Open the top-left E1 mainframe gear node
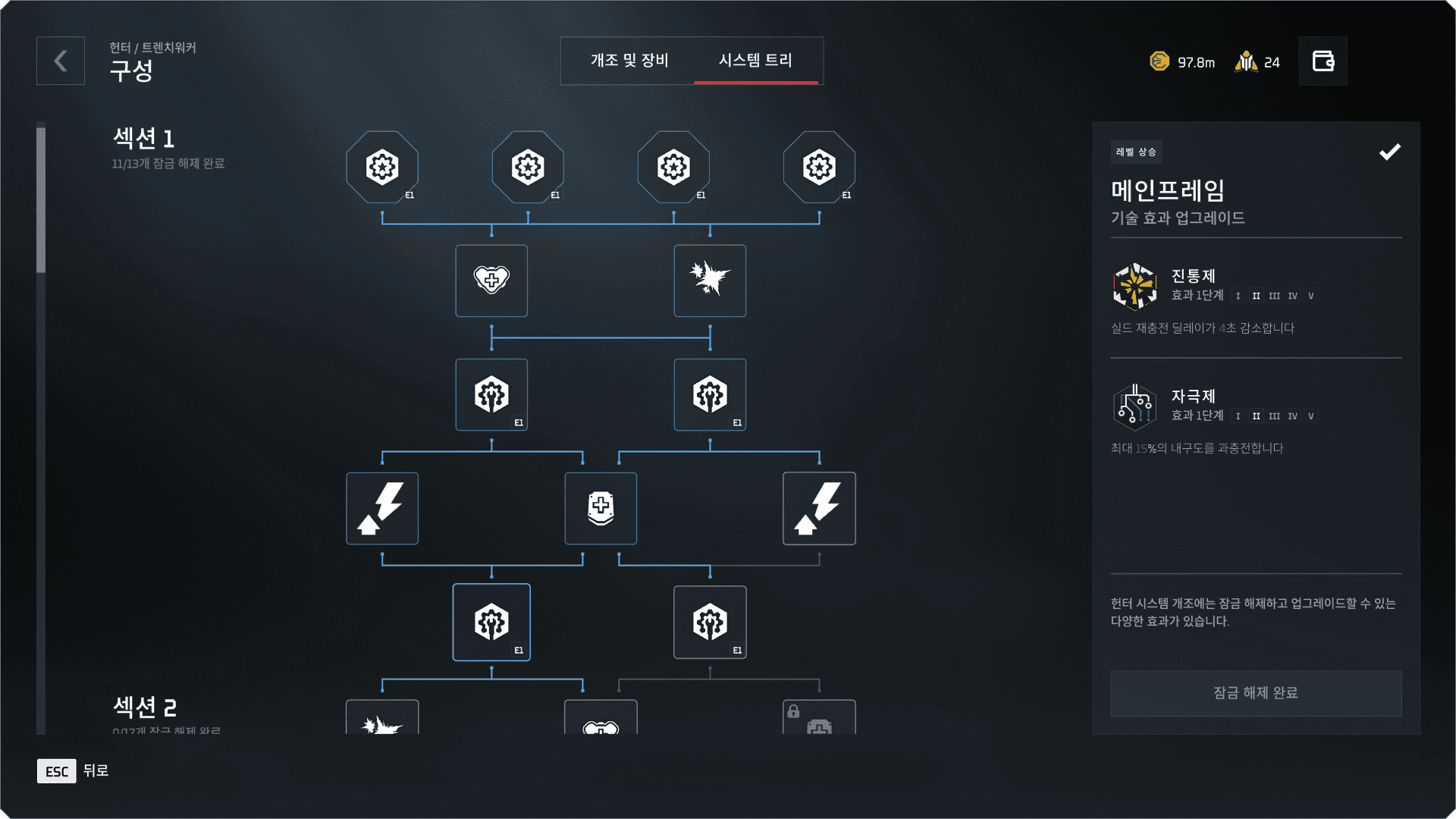This screenshot has height=819, width=1456. [x=382, y=167]
